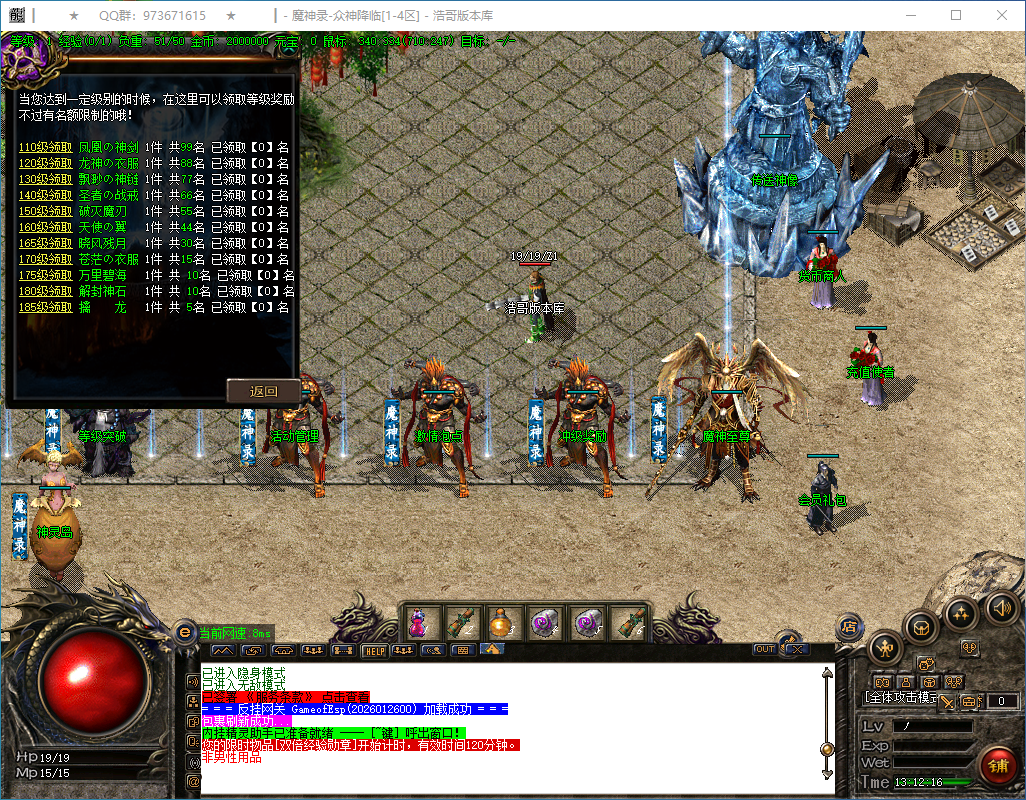
Task: Click the 已经有《账终结款》 red chat line
Action: click(286, 696)
